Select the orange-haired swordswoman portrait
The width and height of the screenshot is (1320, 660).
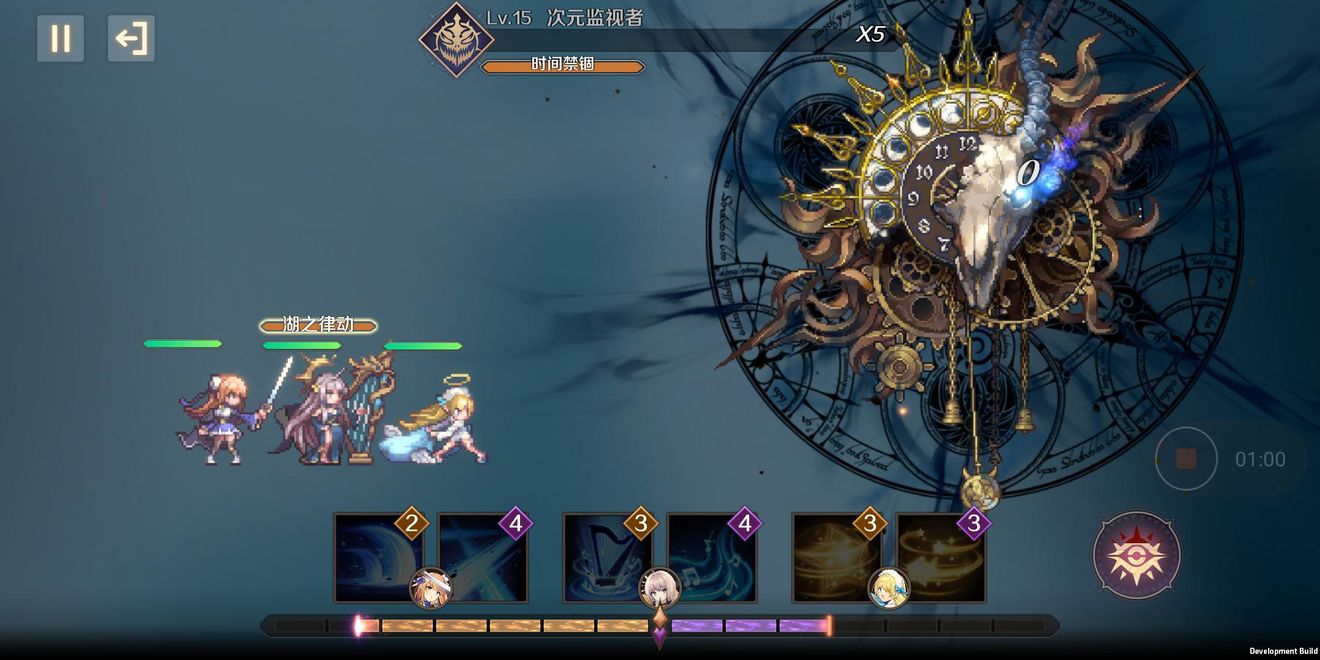431,588
